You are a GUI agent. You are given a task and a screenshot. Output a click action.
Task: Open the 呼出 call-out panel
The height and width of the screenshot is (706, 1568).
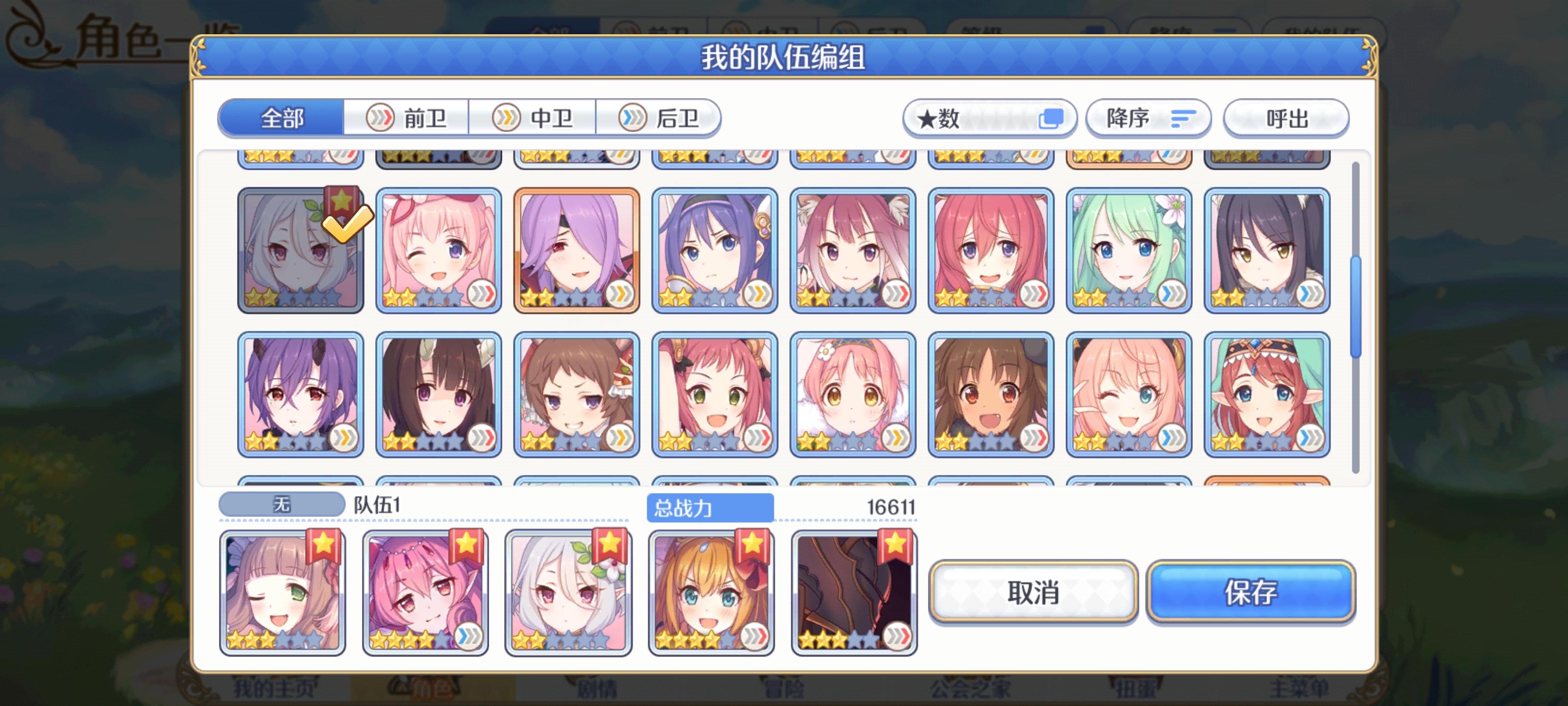click(1286, 118)
